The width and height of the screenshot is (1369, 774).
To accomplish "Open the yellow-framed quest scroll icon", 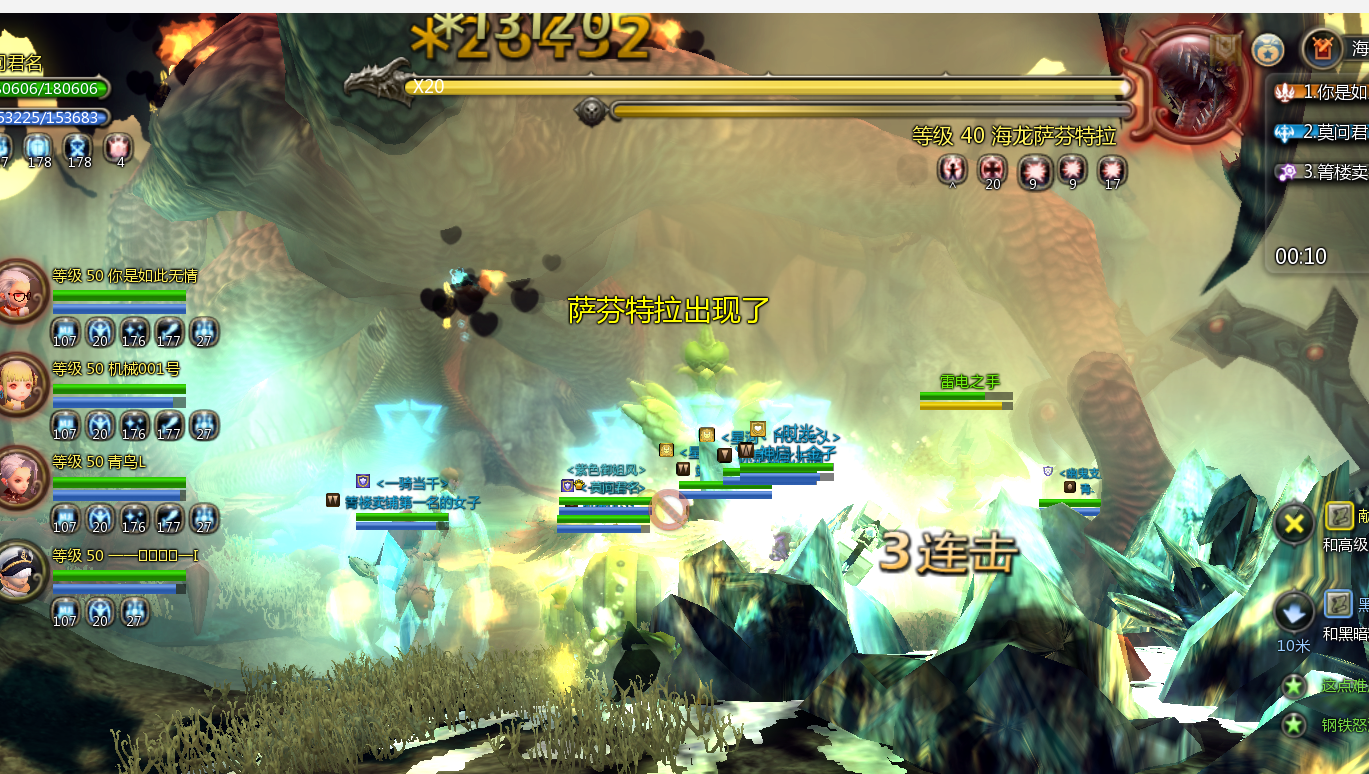I will [x=1339, y=516].
